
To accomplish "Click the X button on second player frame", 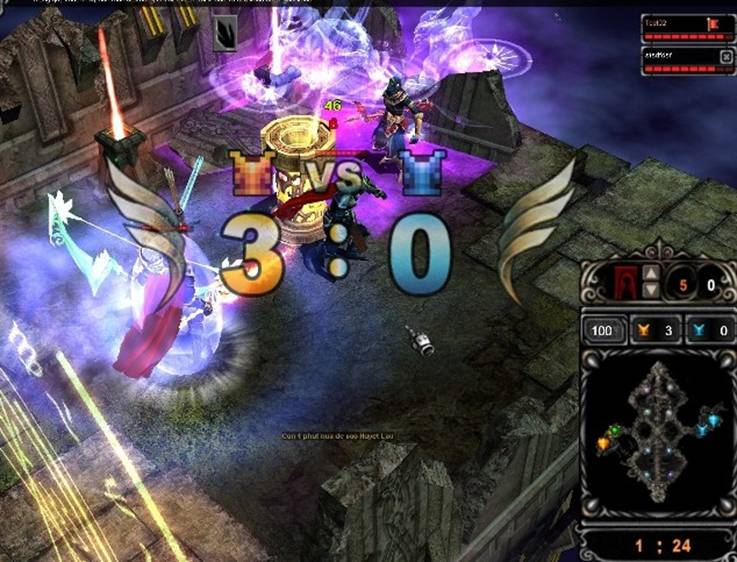I will point(726,55).
